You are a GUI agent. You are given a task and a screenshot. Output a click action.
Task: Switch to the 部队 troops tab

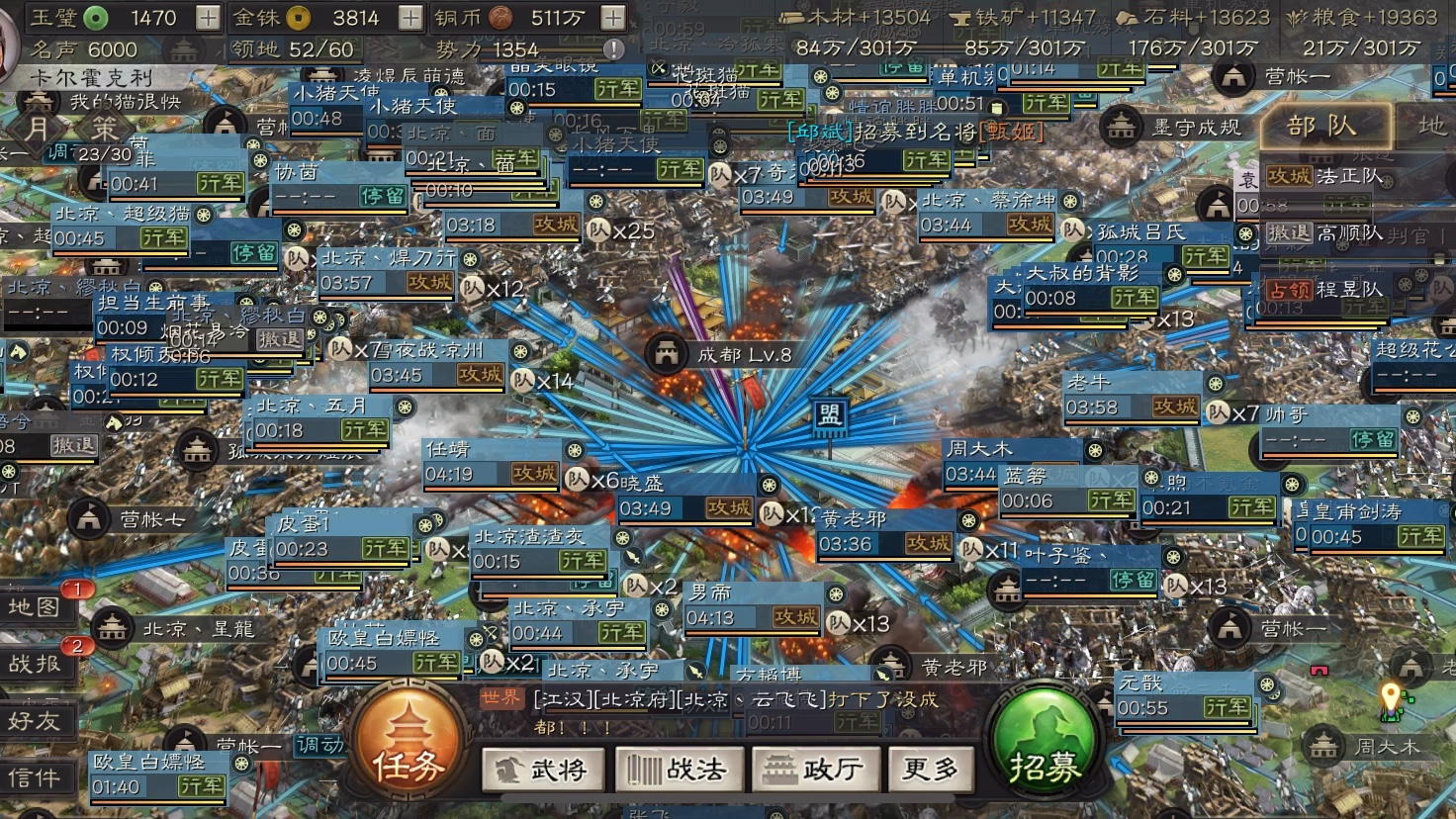pyautogui.click(x=1325, y=127)
